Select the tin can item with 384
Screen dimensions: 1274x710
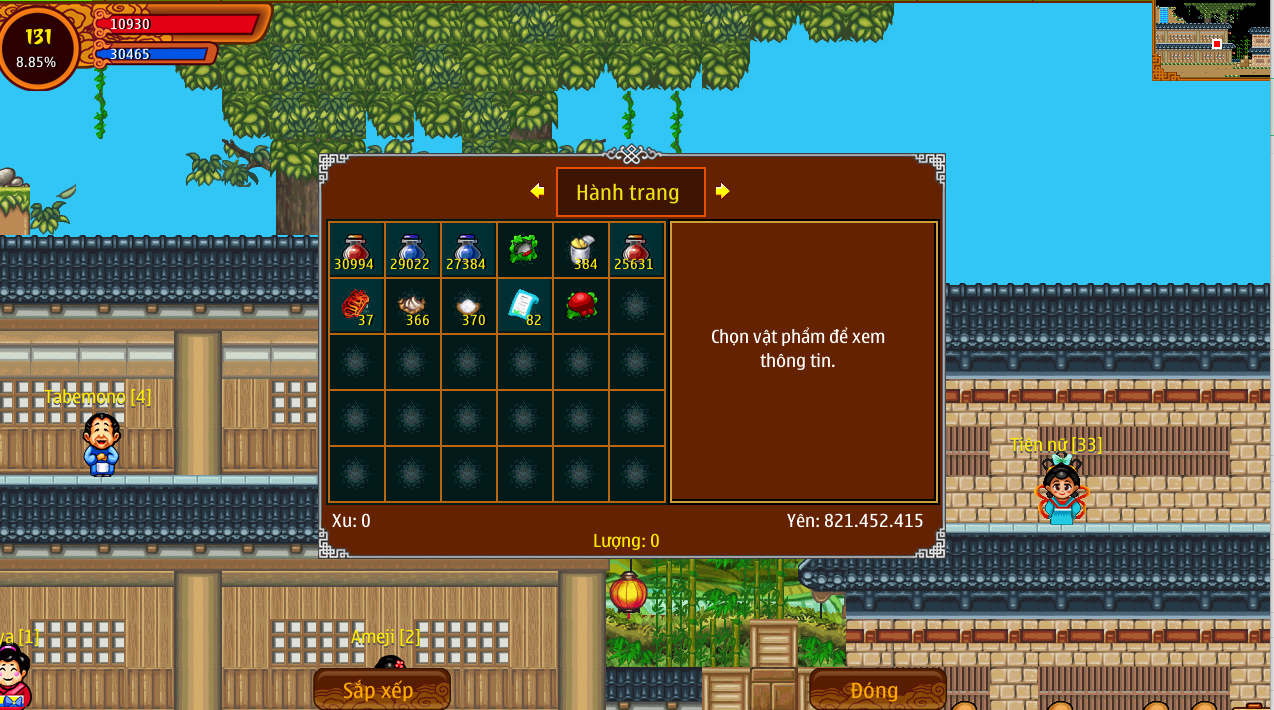pos(580,250)
